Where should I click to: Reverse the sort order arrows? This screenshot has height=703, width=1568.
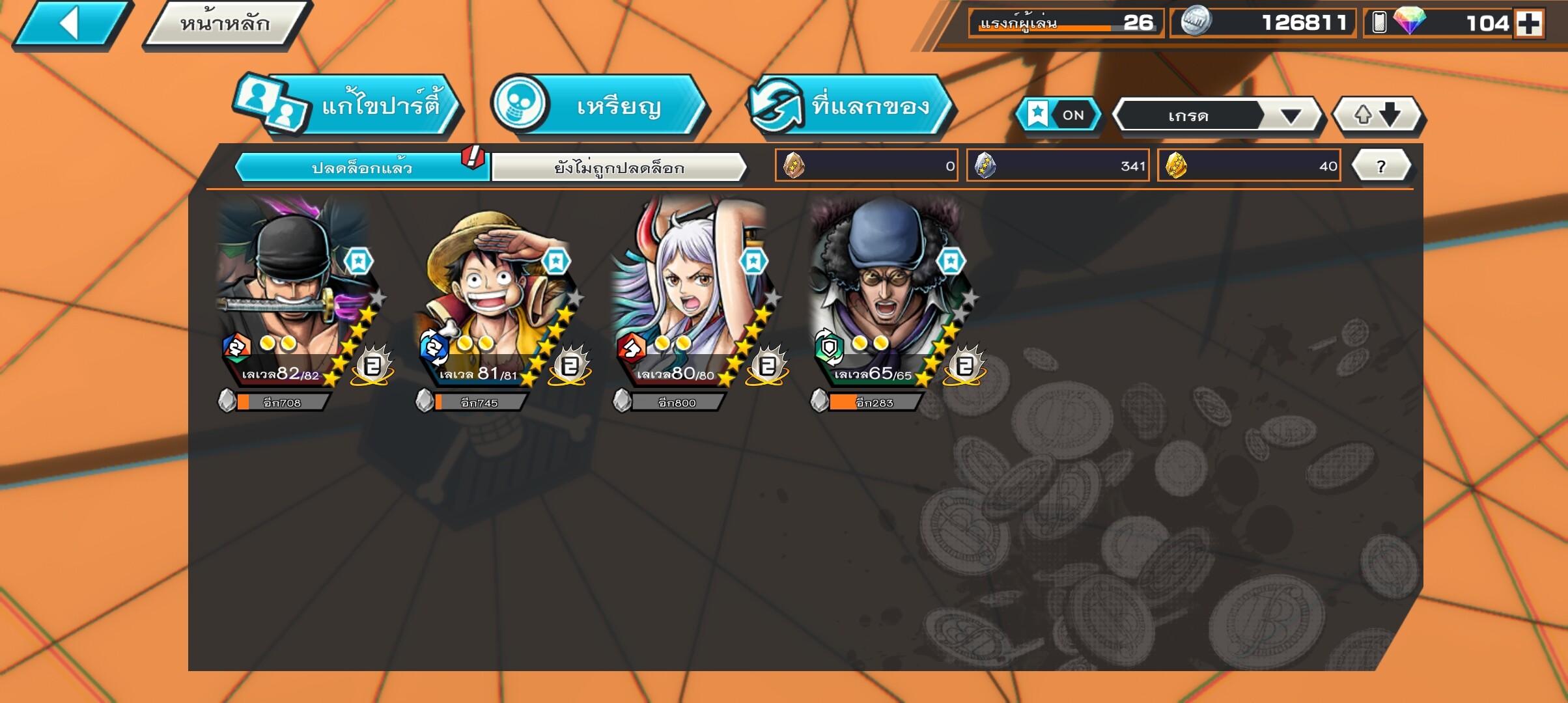1377,115
